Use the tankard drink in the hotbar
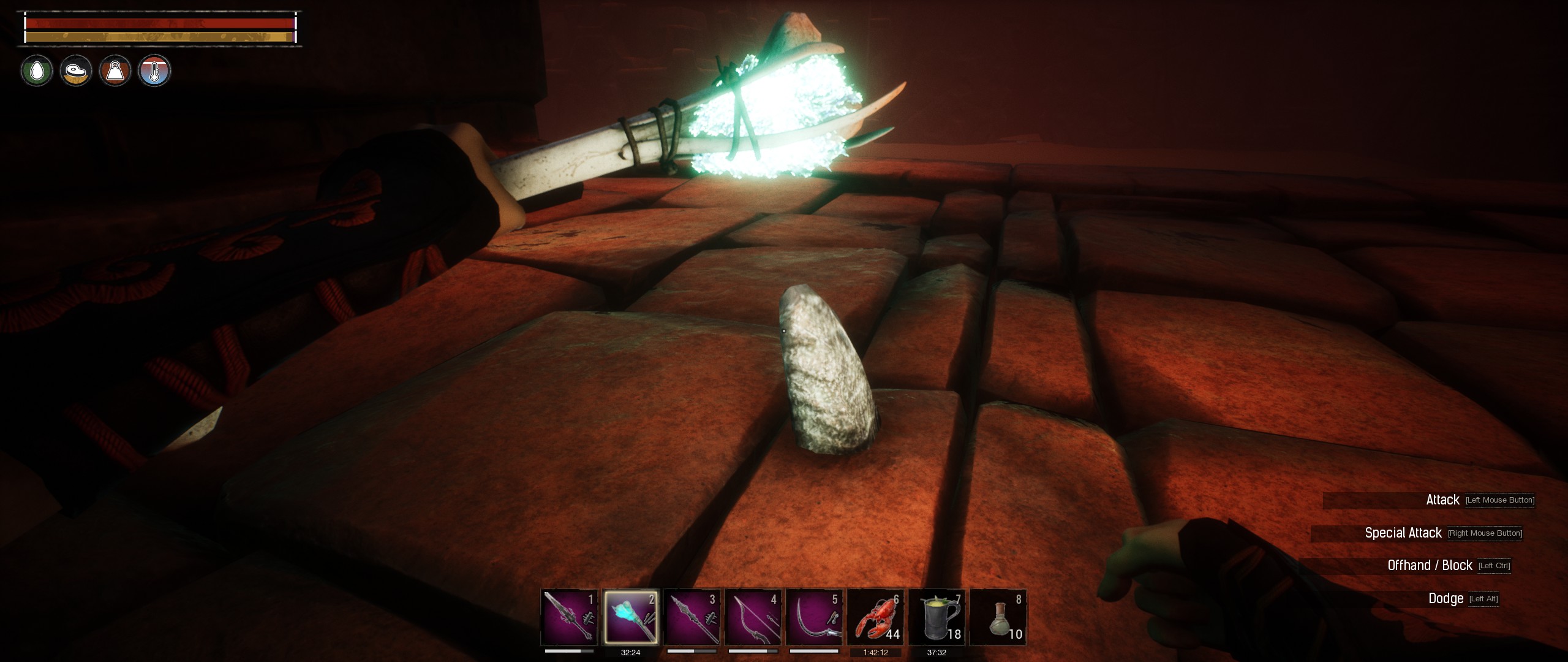 coord(937,617)
